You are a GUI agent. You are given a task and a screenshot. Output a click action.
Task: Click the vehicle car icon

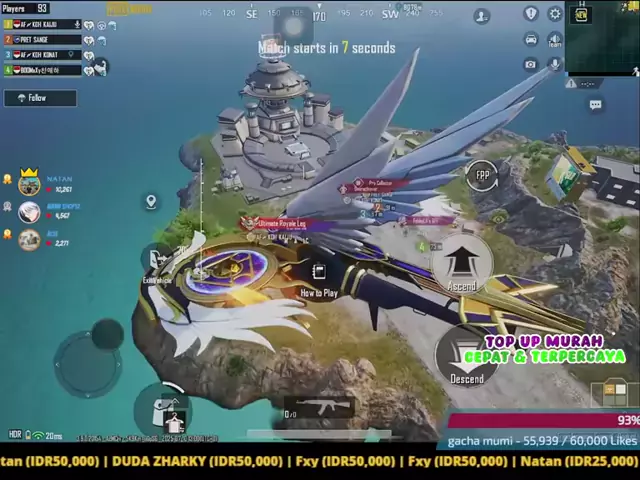point(530,39)
